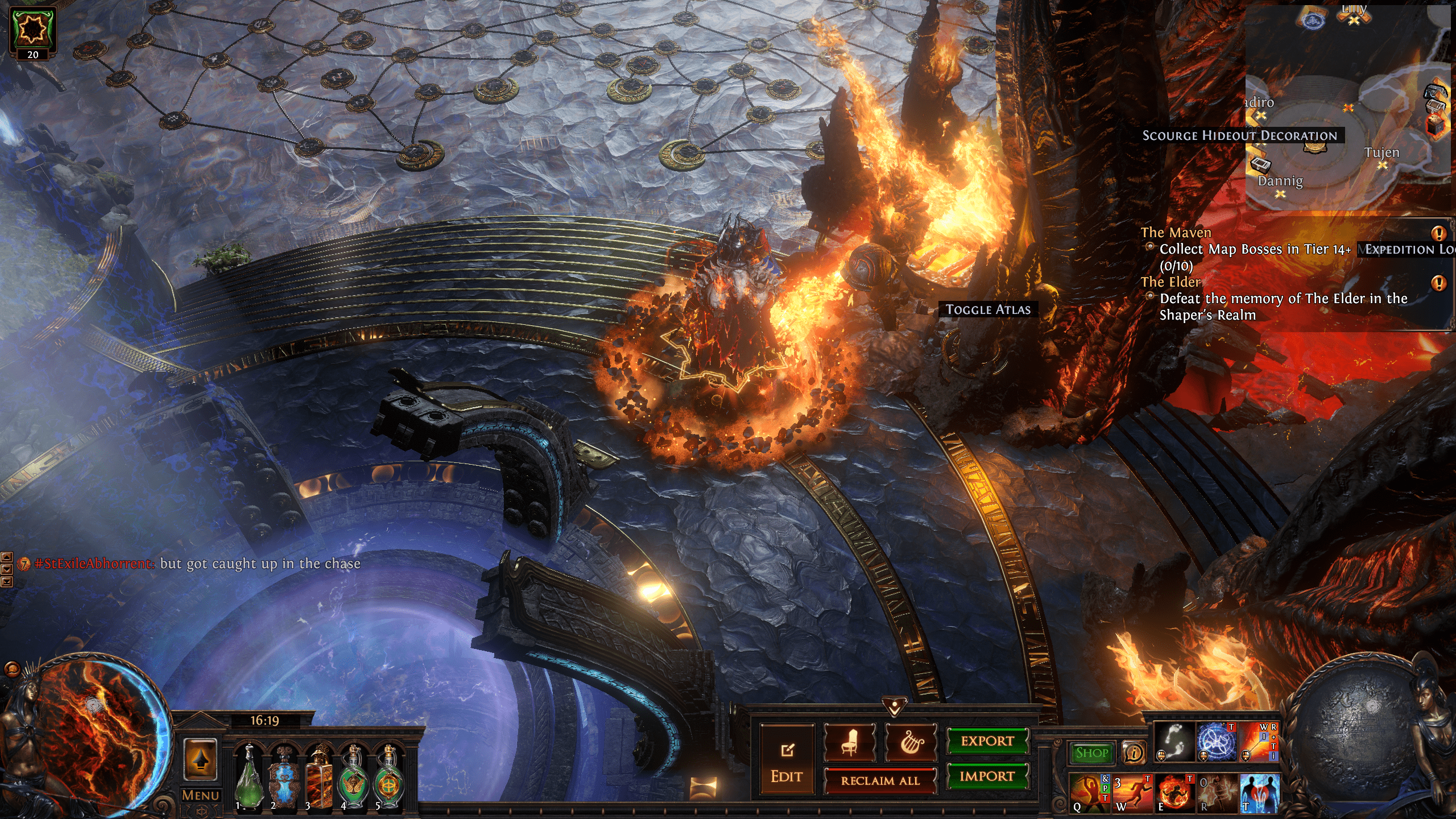Open the lyre music button
The height and width of the screenshot is (819, 1456).
click(911, 743)
